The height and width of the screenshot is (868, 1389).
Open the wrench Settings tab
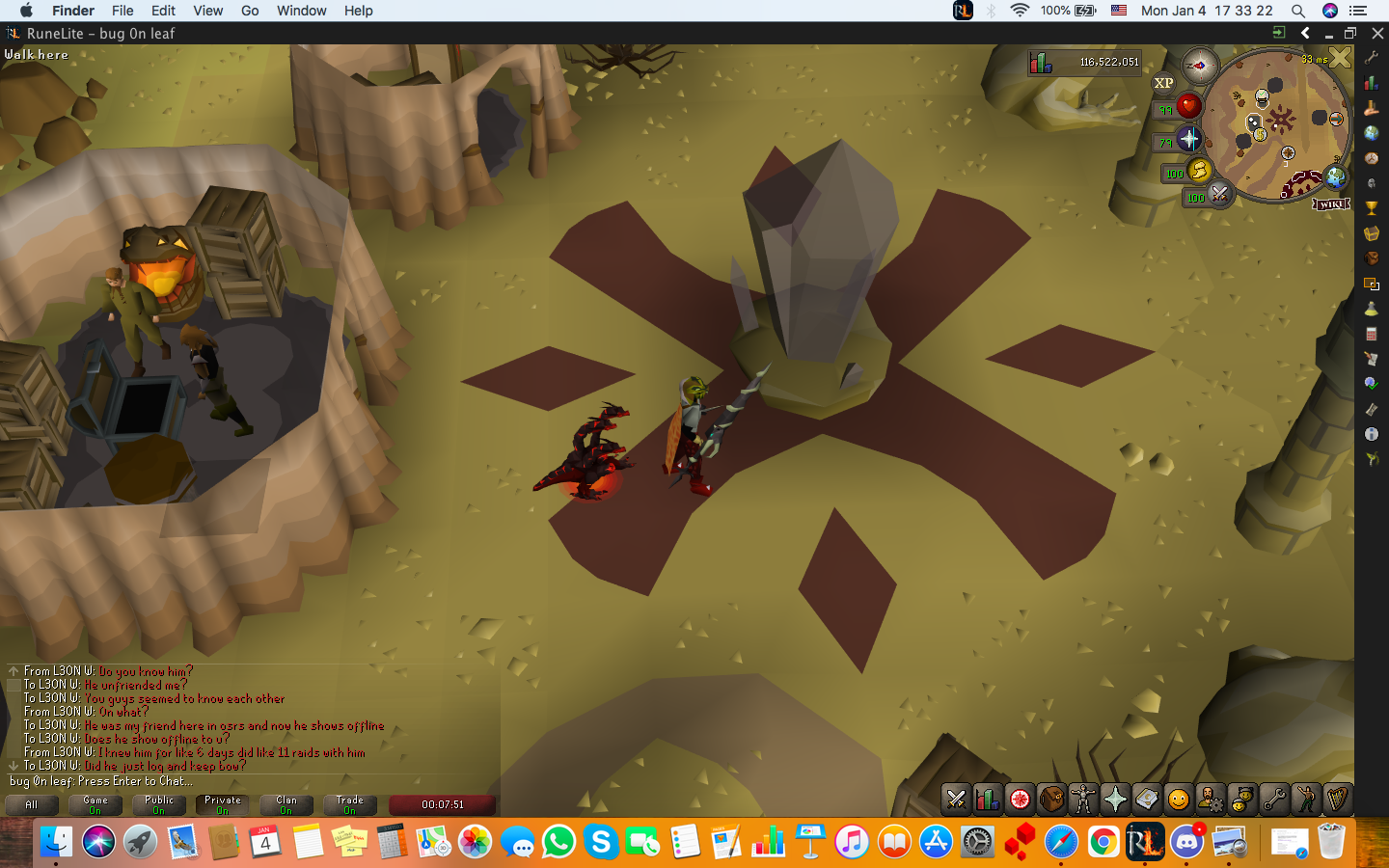(1273, 800)
